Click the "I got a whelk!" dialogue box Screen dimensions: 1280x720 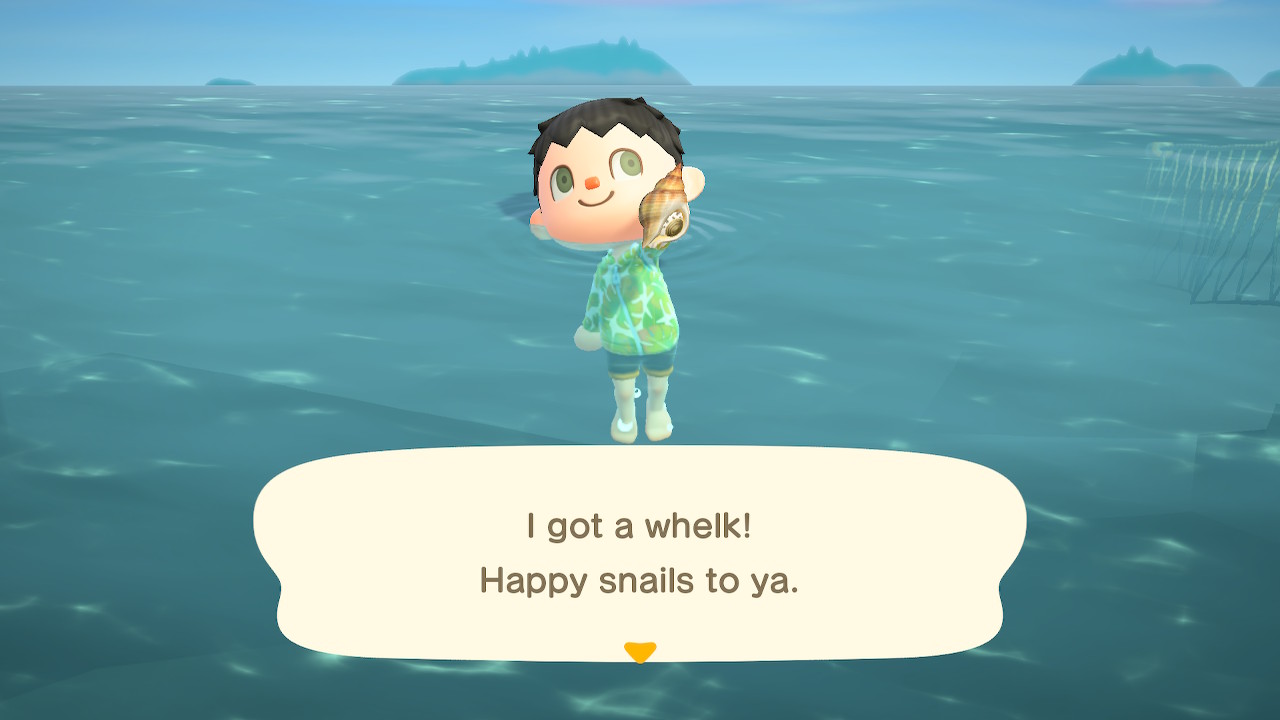(x=639, y=553)
